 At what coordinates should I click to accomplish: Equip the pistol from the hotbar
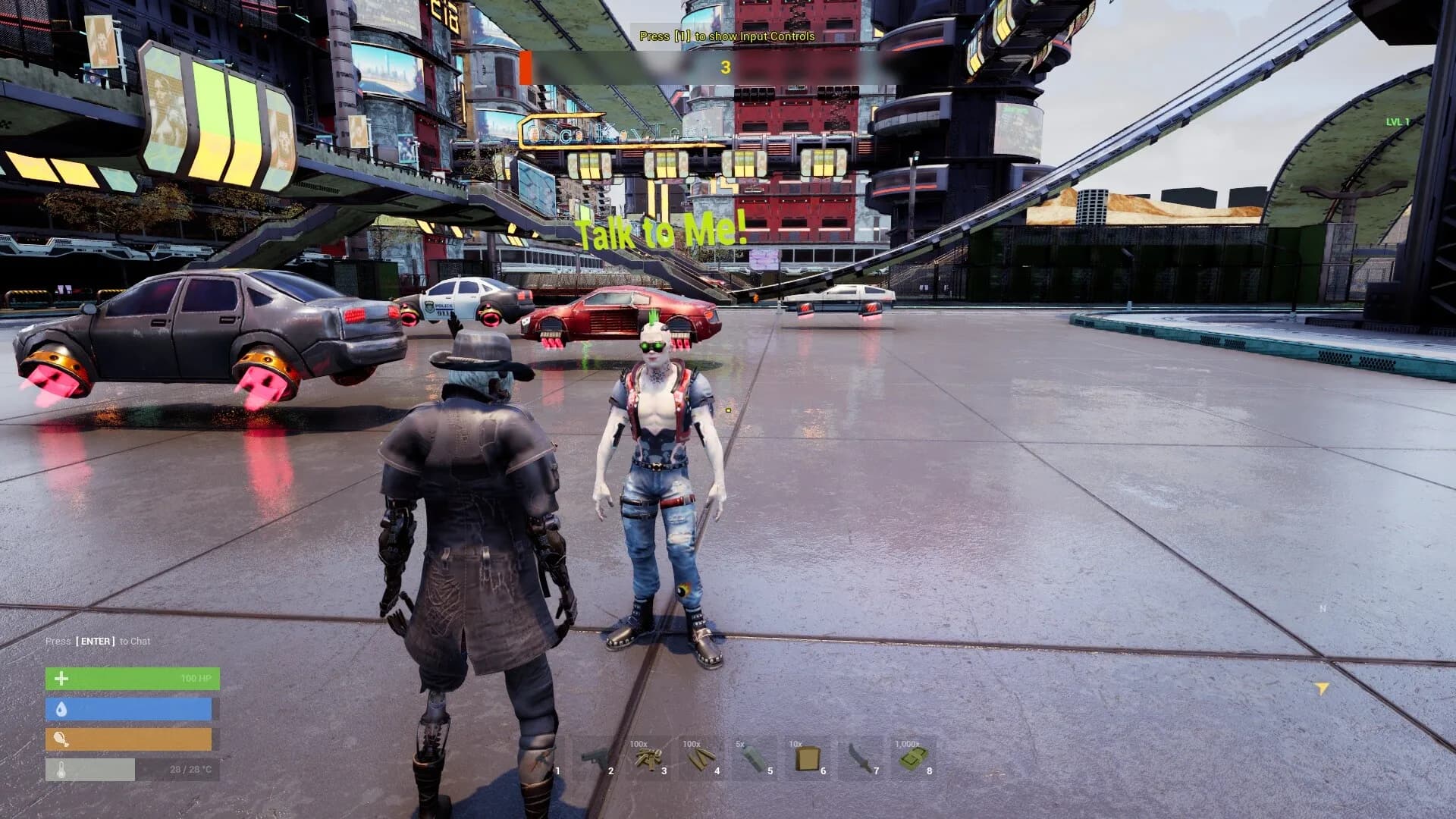(x=596, y=758)
